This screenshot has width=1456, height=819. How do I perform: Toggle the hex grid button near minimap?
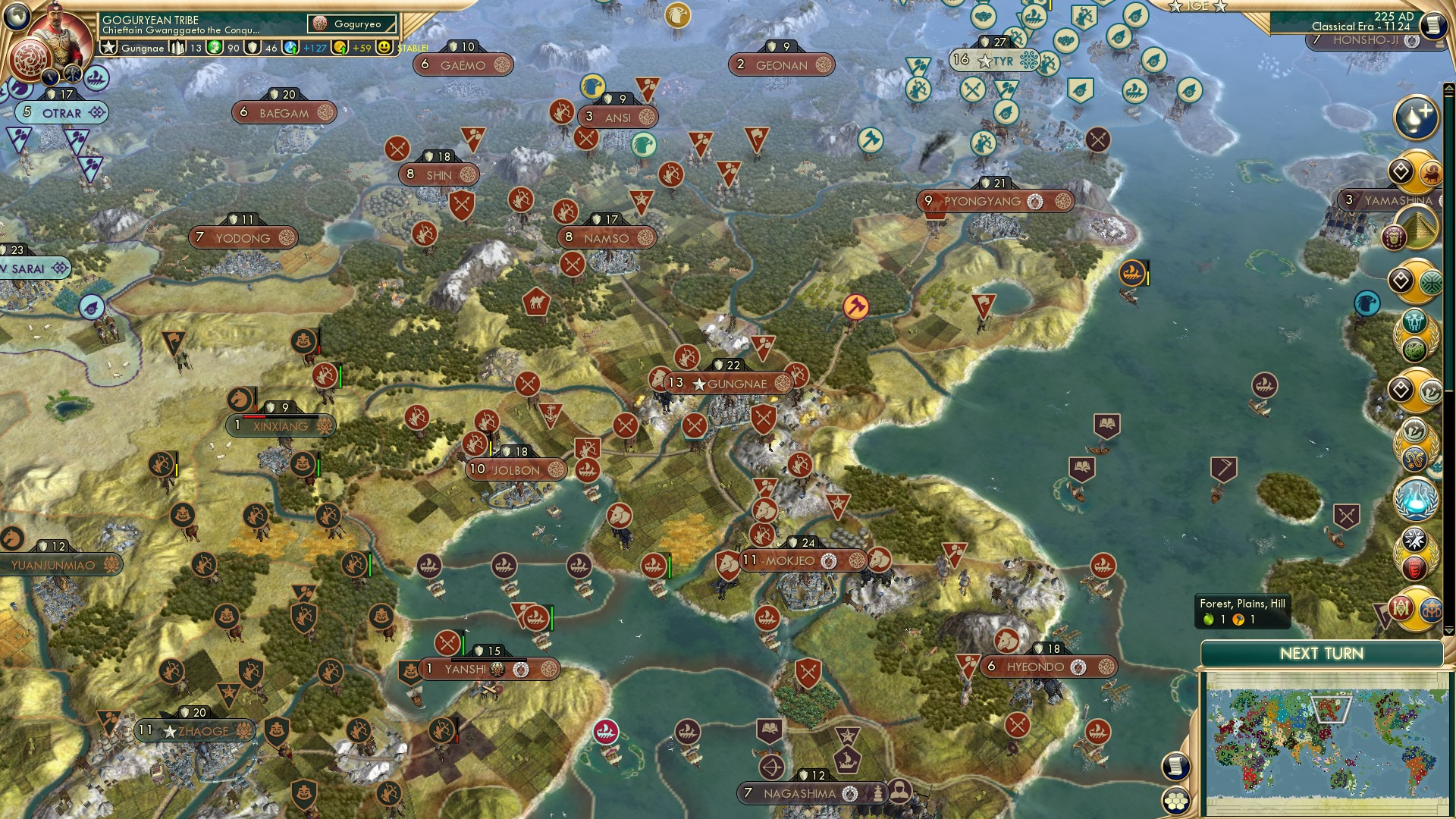coord(1176,801)
